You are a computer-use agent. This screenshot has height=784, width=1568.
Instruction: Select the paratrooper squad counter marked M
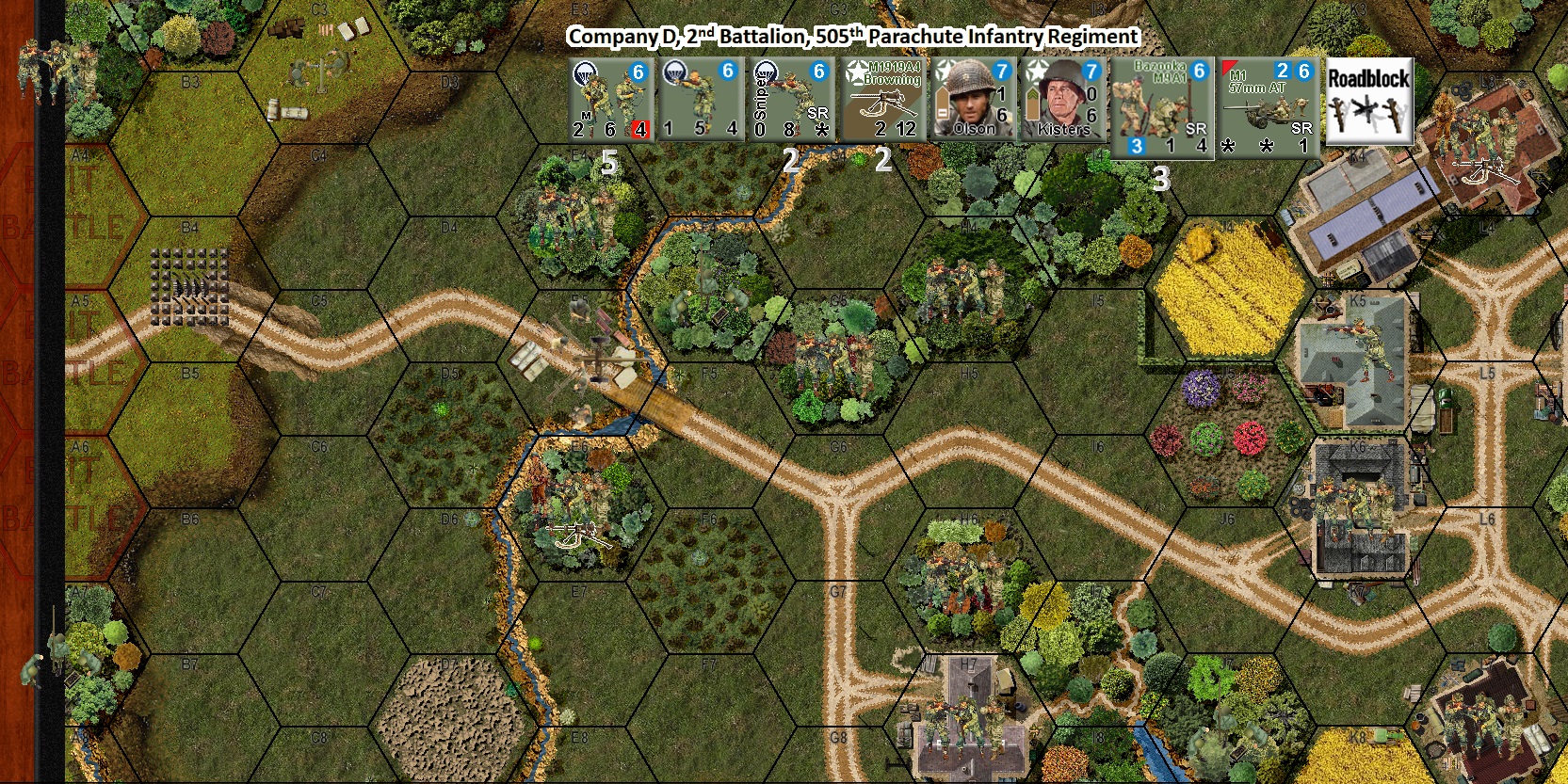610,98
